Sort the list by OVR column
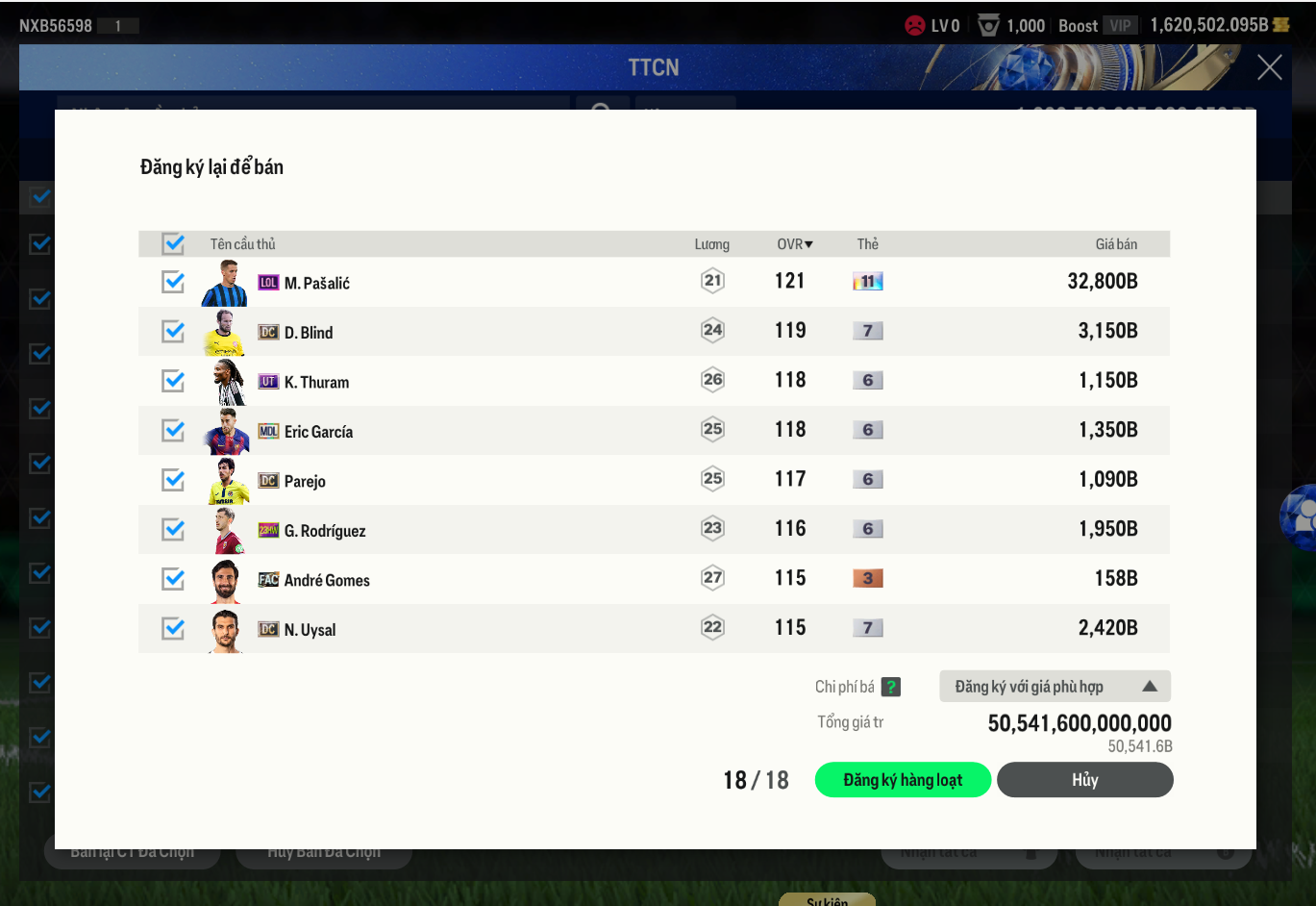 pos(794,244)
